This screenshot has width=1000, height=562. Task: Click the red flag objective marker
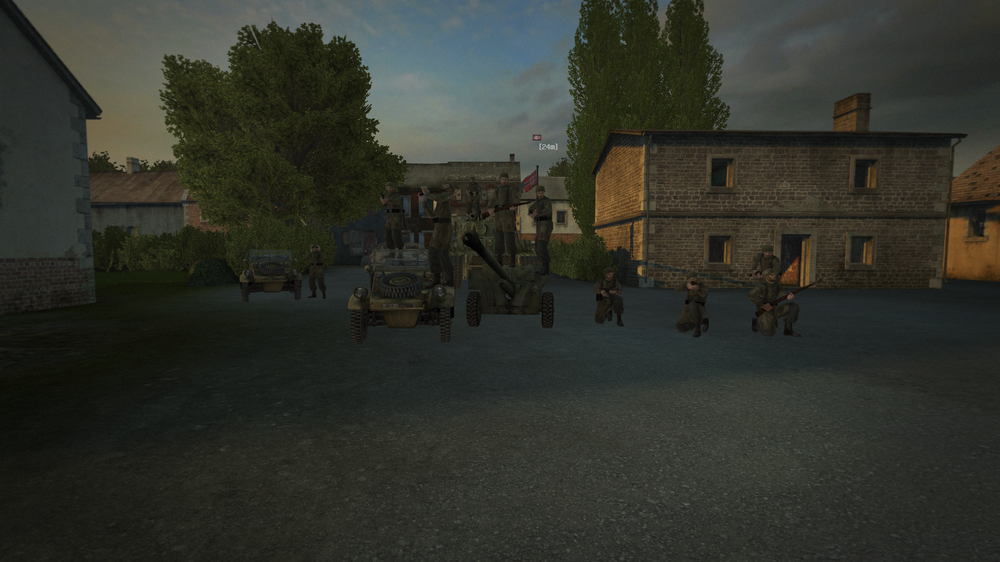[537, 137]
